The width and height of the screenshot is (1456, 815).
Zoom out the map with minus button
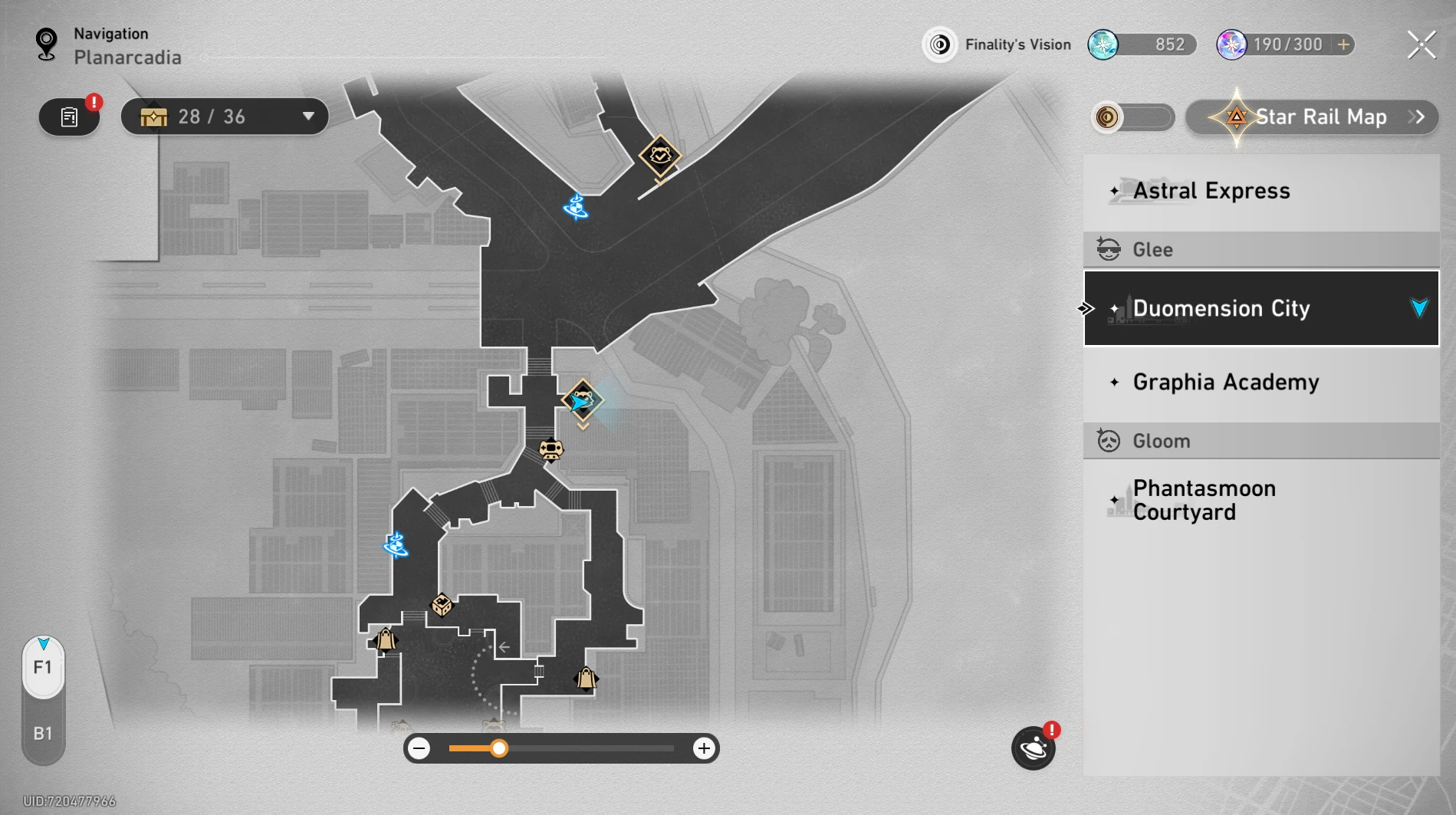coord(419,748)
